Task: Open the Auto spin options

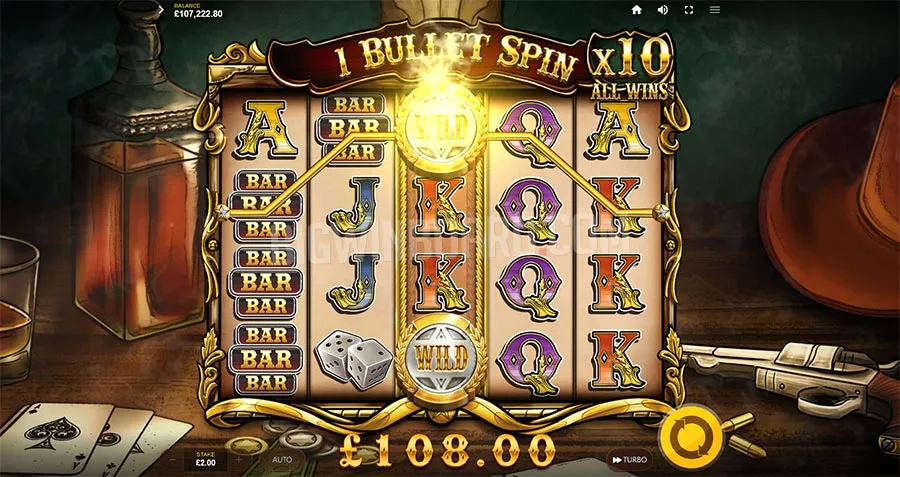Action: (282, 460)
